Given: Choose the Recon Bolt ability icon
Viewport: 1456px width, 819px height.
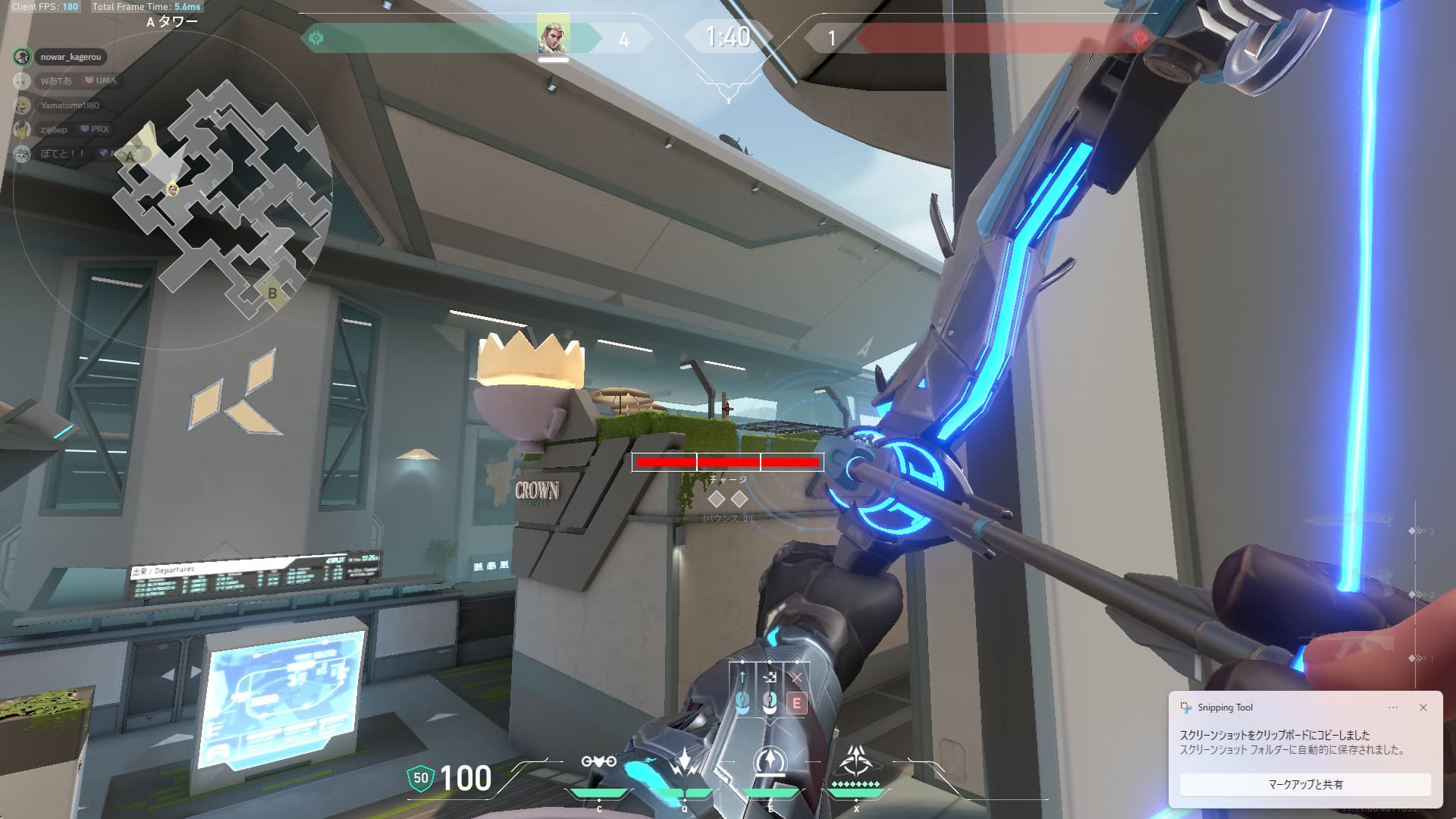Looking at the screenshot, I should point(770,763).
